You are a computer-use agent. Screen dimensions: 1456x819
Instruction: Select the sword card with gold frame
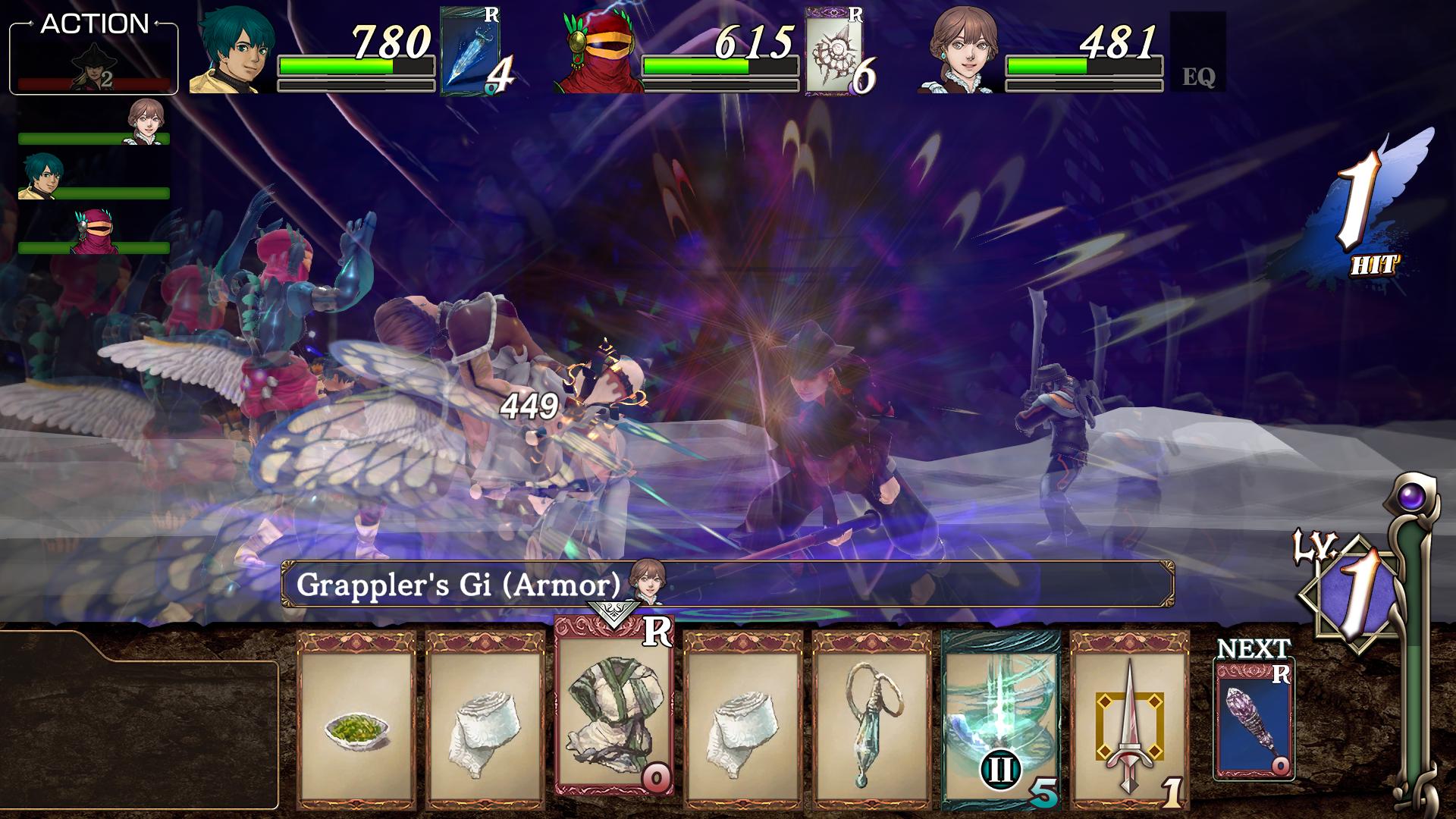1129,720
